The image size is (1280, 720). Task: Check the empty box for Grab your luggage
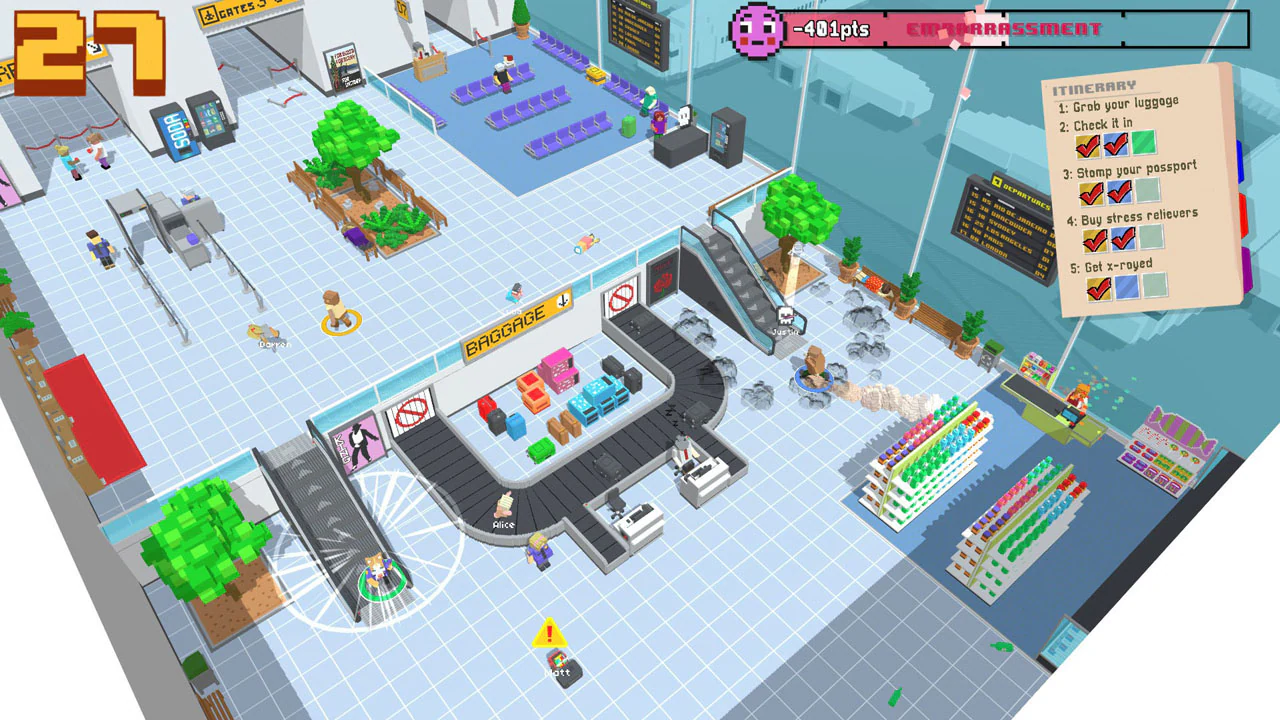(1142, 141)
